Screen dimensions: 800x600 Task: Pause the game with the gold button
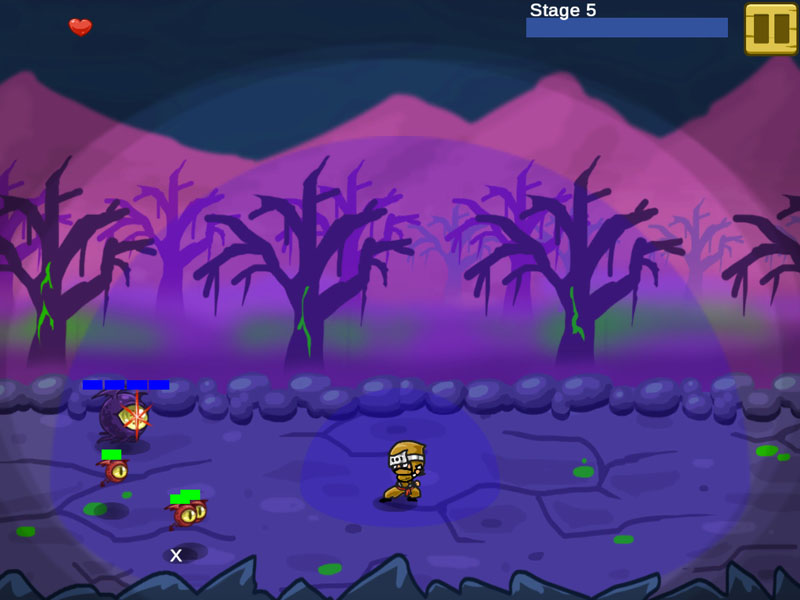(x=771, y=28)
